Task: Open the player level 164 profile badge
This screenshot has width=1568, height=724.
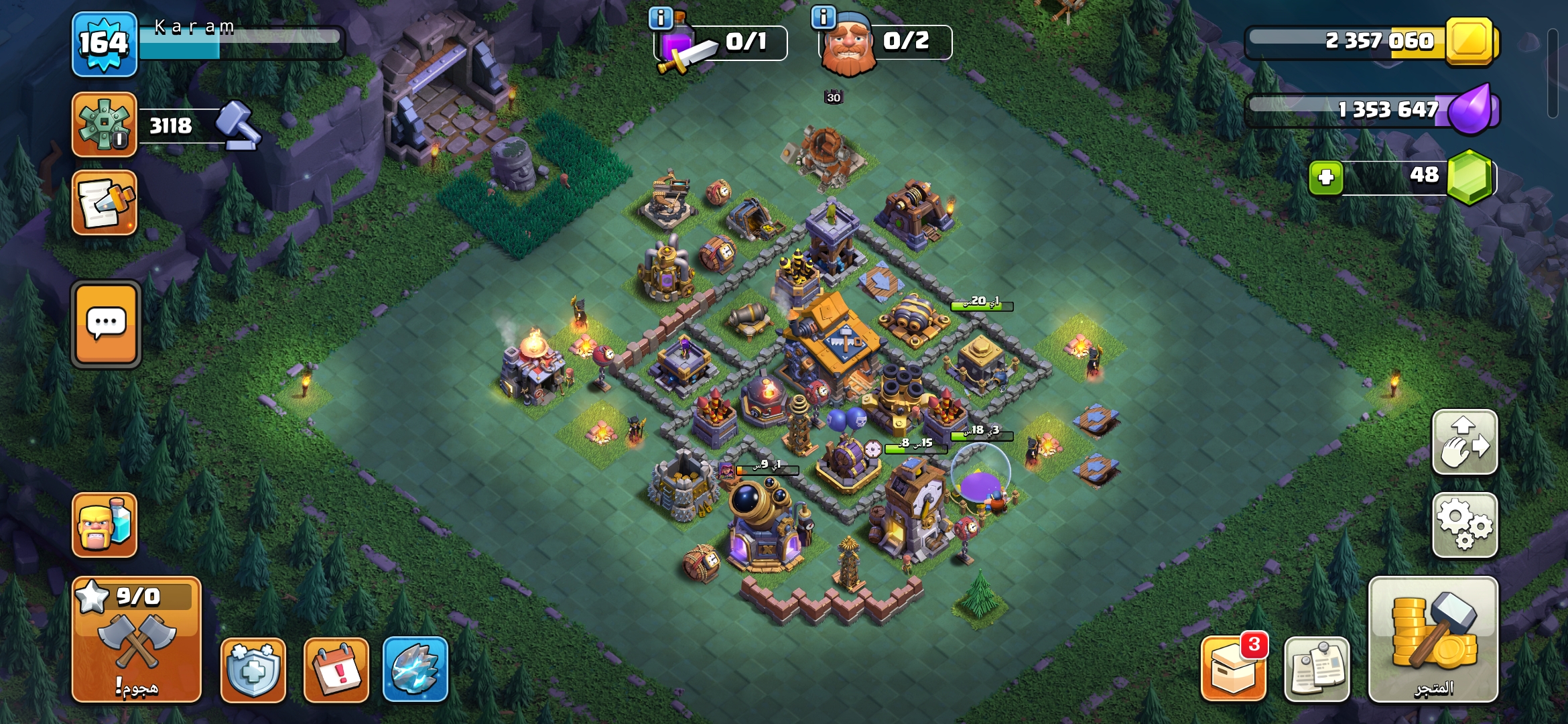Action: [105, 44]
